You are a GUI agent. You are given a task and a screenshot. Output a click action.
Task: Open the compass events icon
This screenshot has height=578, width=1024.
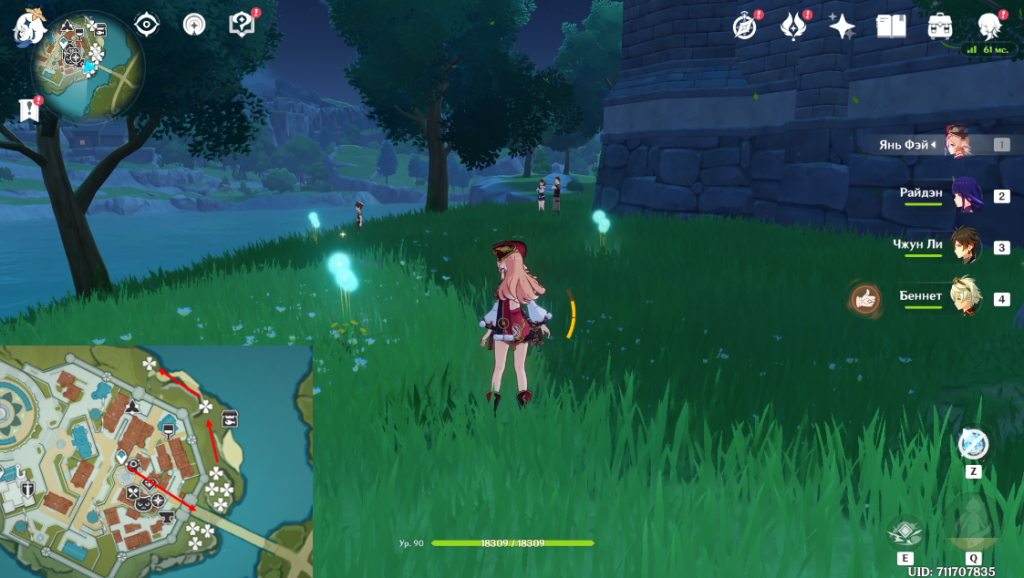pyautogui.click(x=743, y=26)
